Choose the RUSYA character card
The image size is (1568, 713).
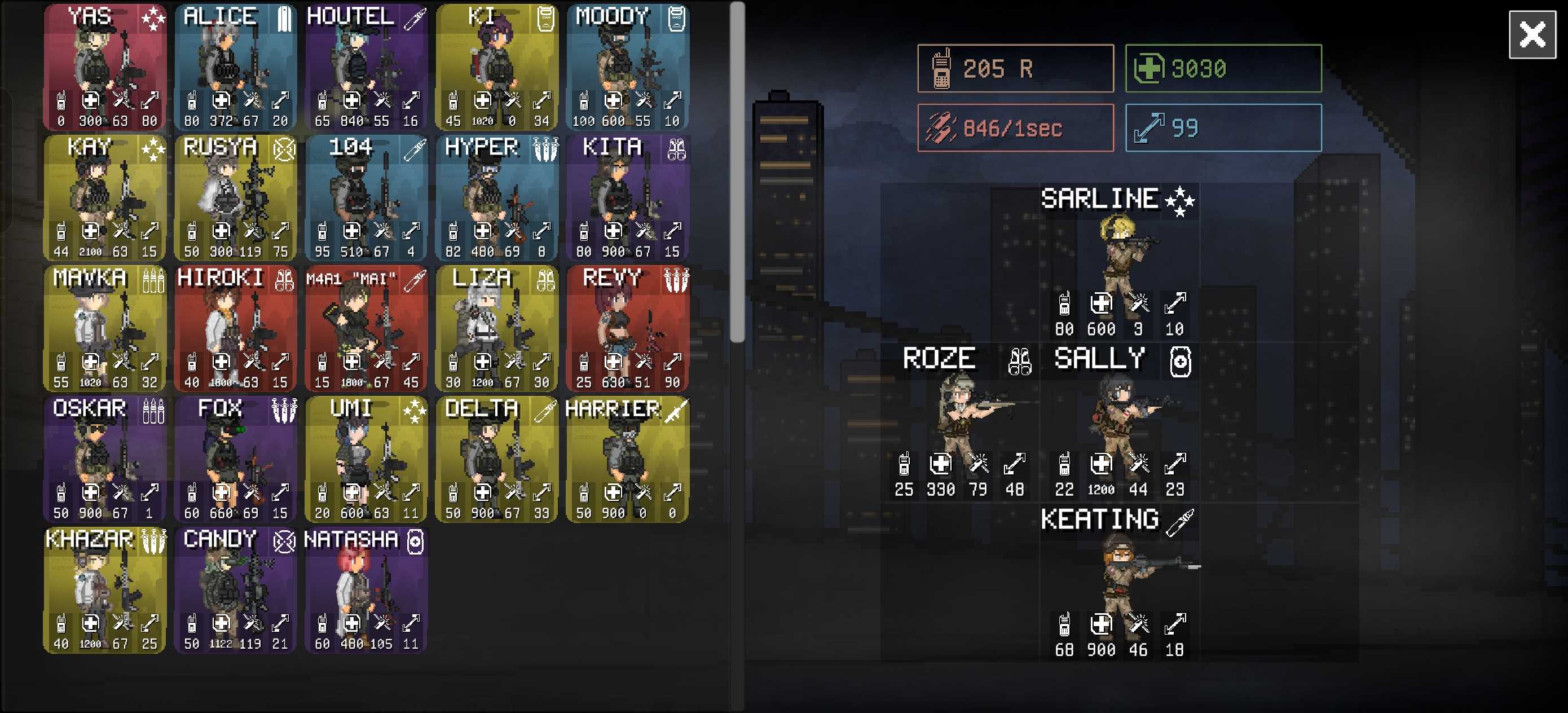pos(236,198)
